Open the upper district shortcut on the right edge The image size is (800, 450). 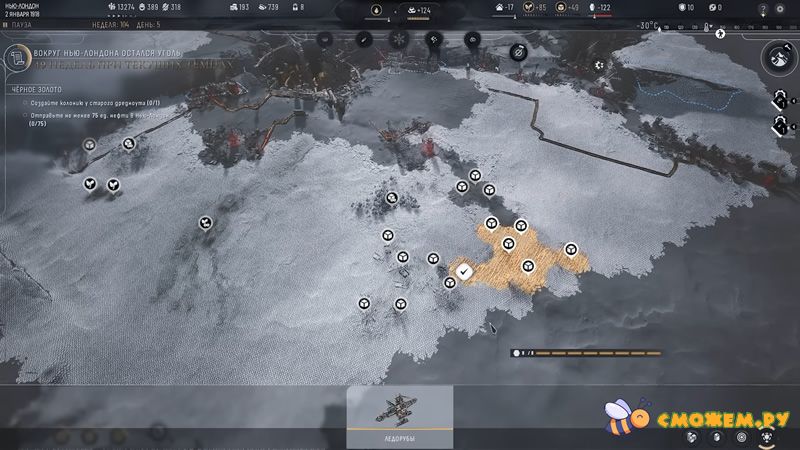780,99
